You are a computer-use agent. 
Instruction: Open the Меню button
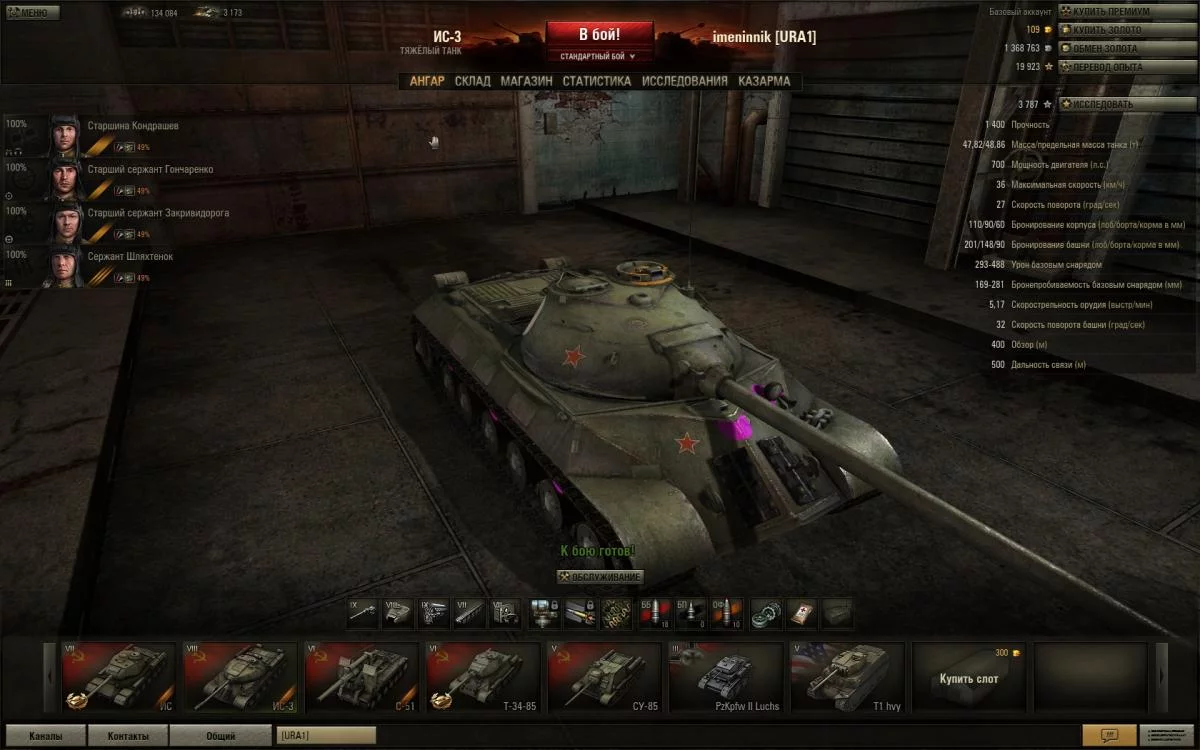pyautogui.click(x=32, y=13)
